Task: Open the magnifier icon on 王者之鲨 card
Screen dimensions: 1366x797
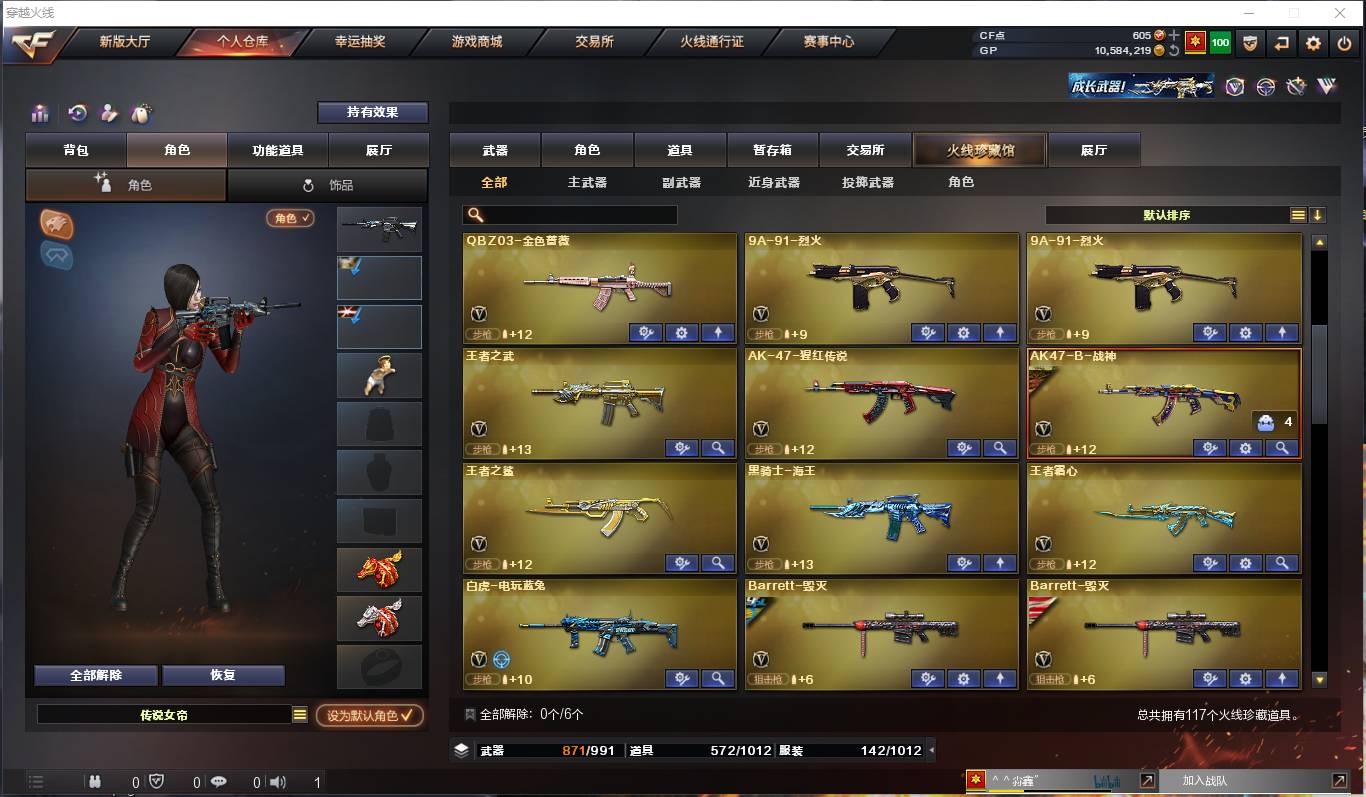Action: coord(718,563)
